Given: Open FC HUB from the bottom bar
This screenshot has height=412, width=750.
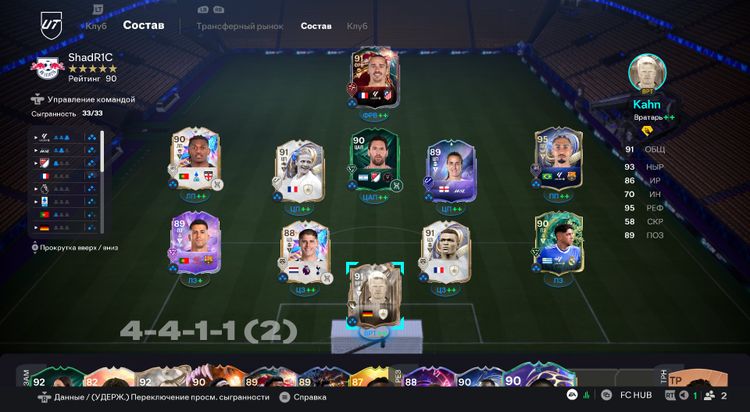Looking at the screenshot, I should click(x=634, y=397).
